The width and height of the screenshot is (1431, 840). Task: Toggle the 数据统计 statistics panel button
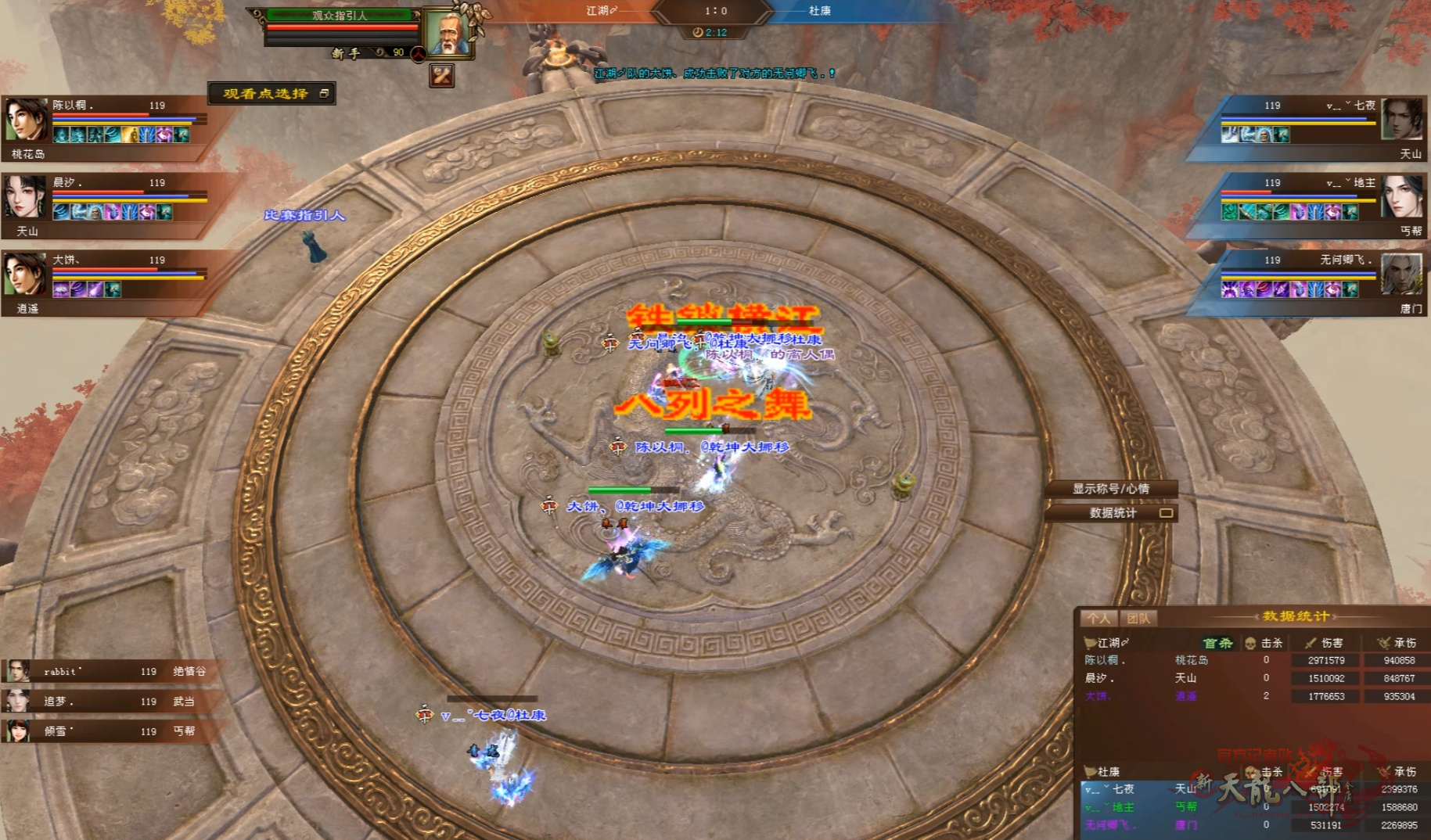[1112, 513]
